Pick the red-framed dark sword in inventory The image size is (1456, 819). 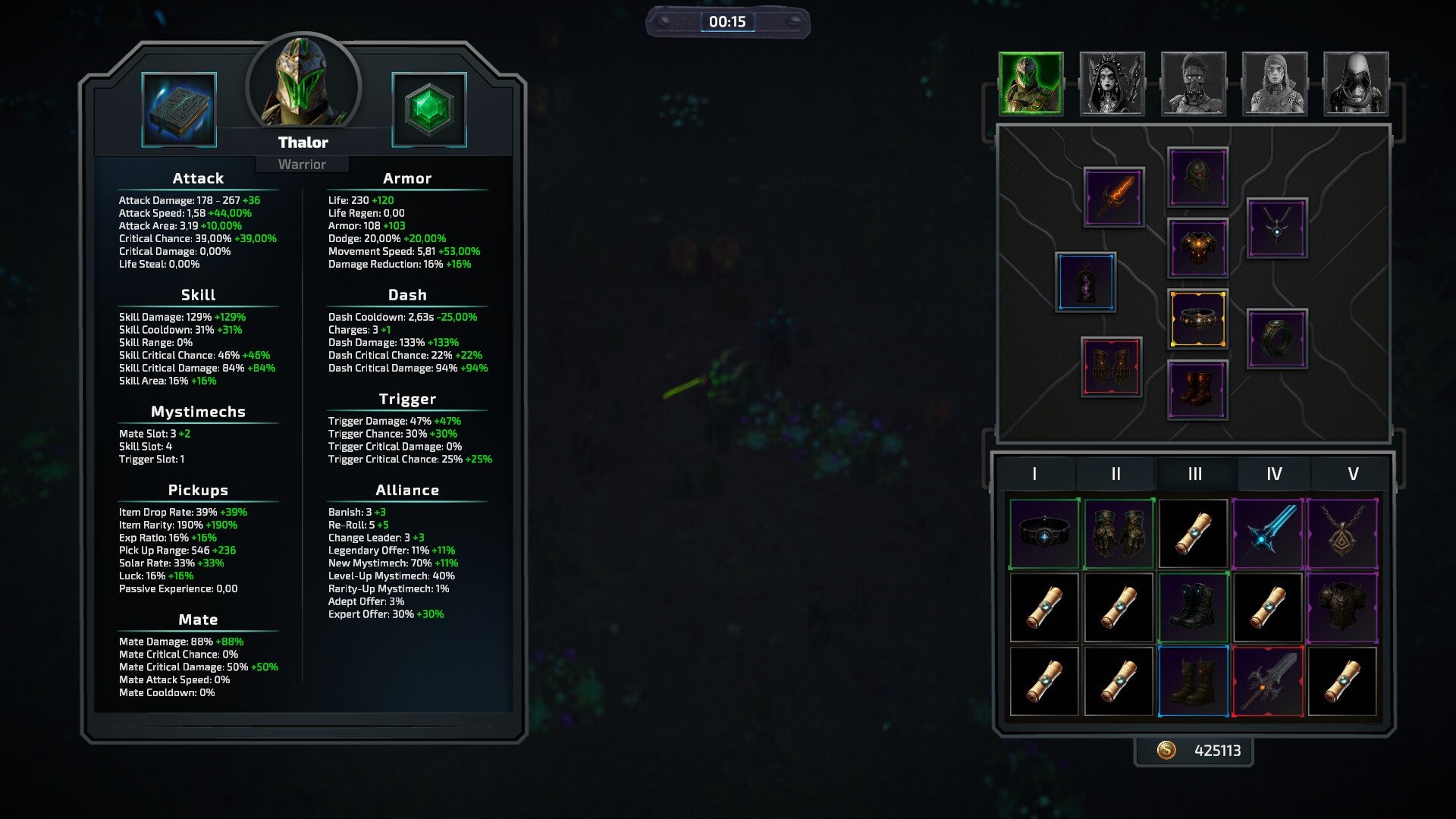[x=1268, y=681]
